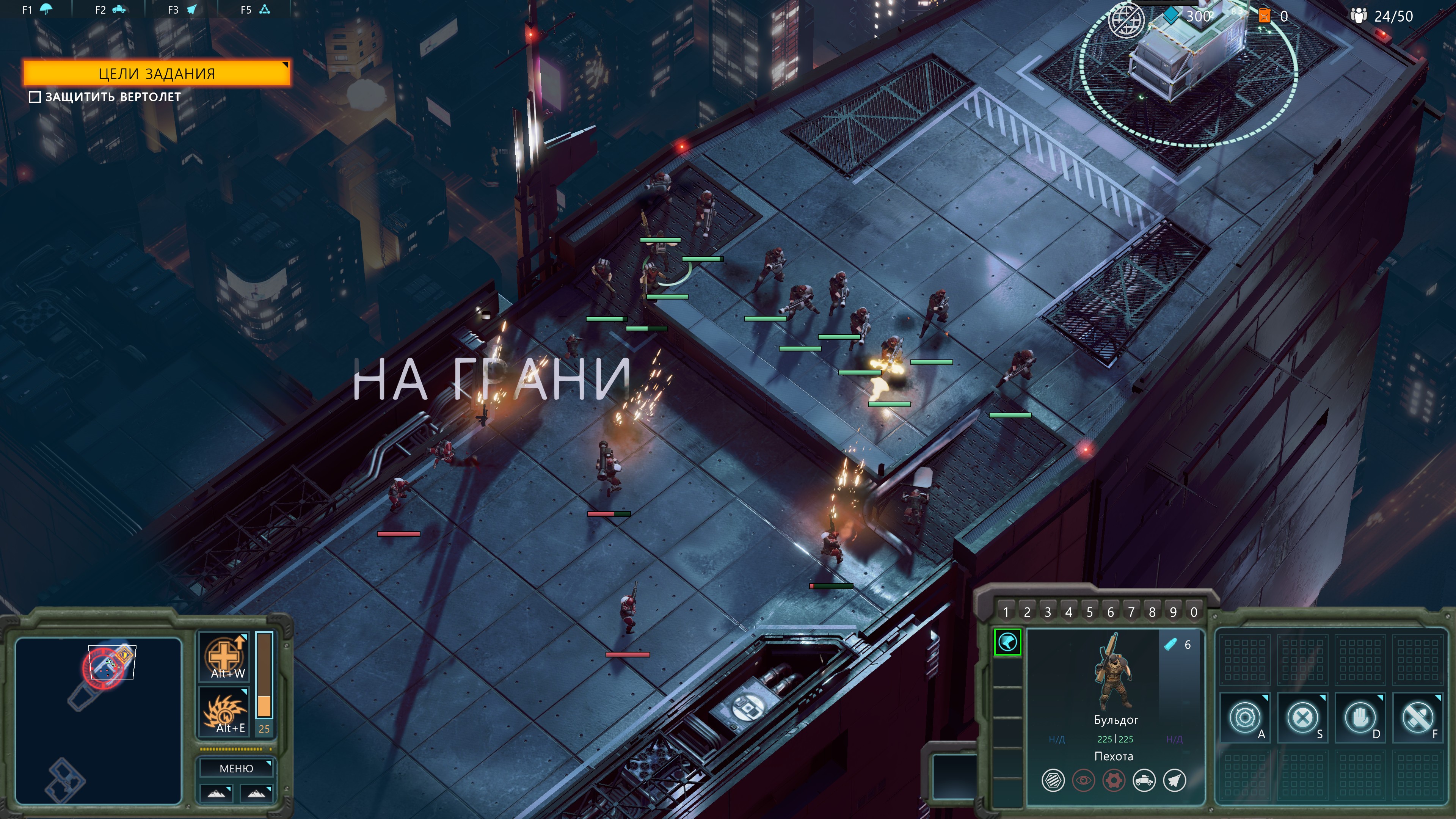Viewport: 1456px width, 819px height.
Task: Collapse the ЦЕЛИ ЗАДАНИЯ objectives header
Action: pos(157,74)
